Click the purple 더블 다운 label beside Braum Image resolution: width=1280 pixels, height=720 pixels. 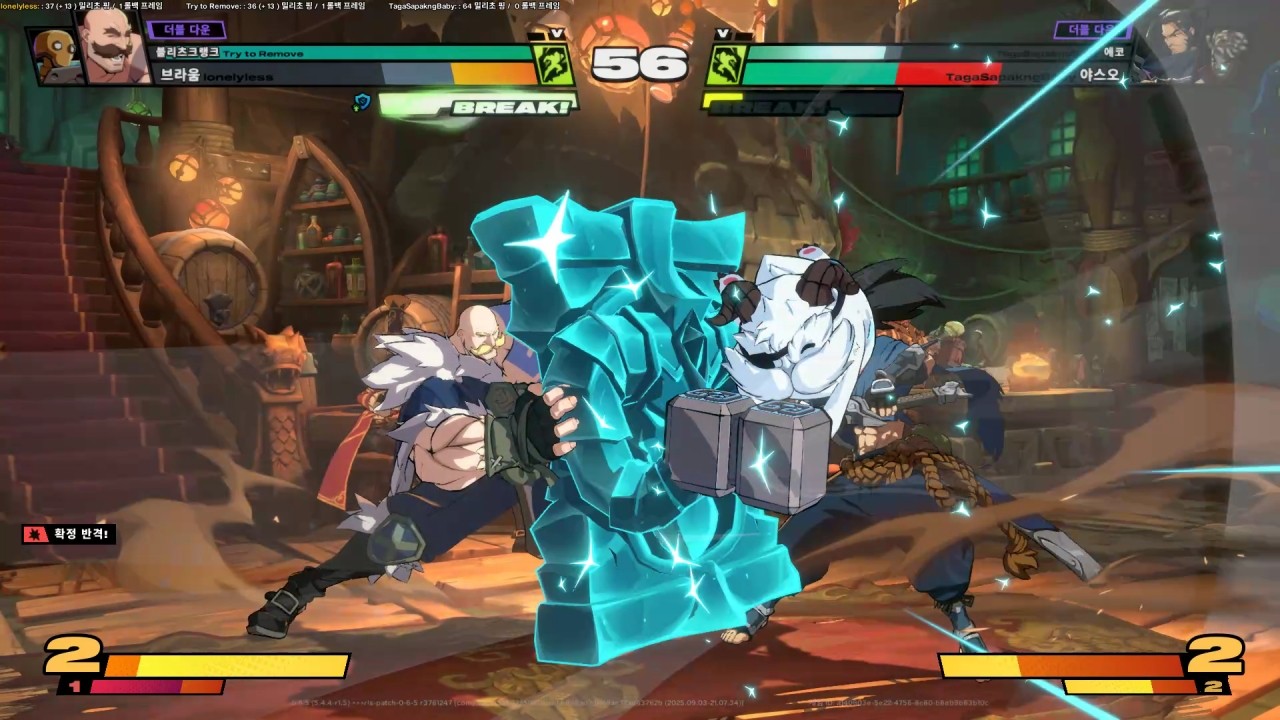185,30
